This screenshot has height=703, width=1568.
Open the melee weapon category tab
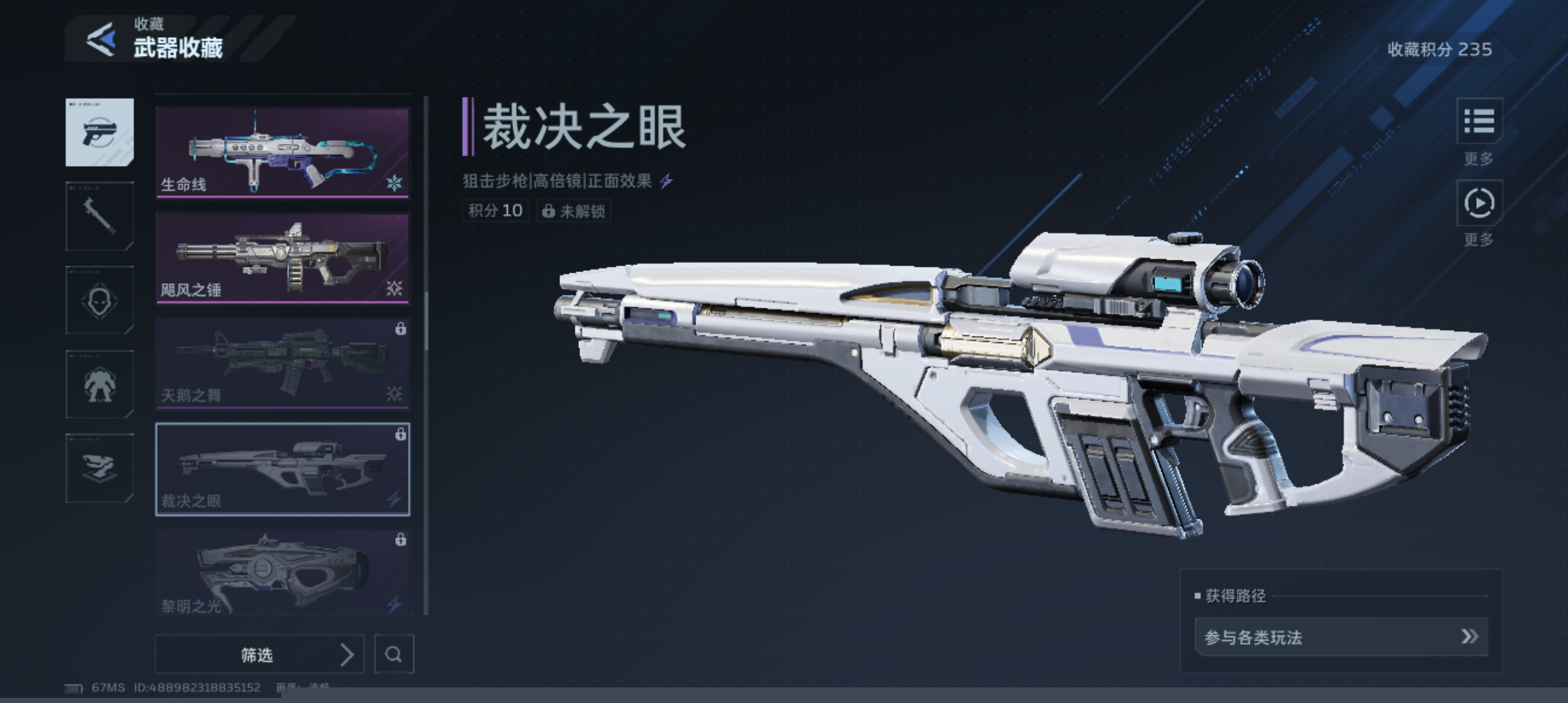coord(100,216)
